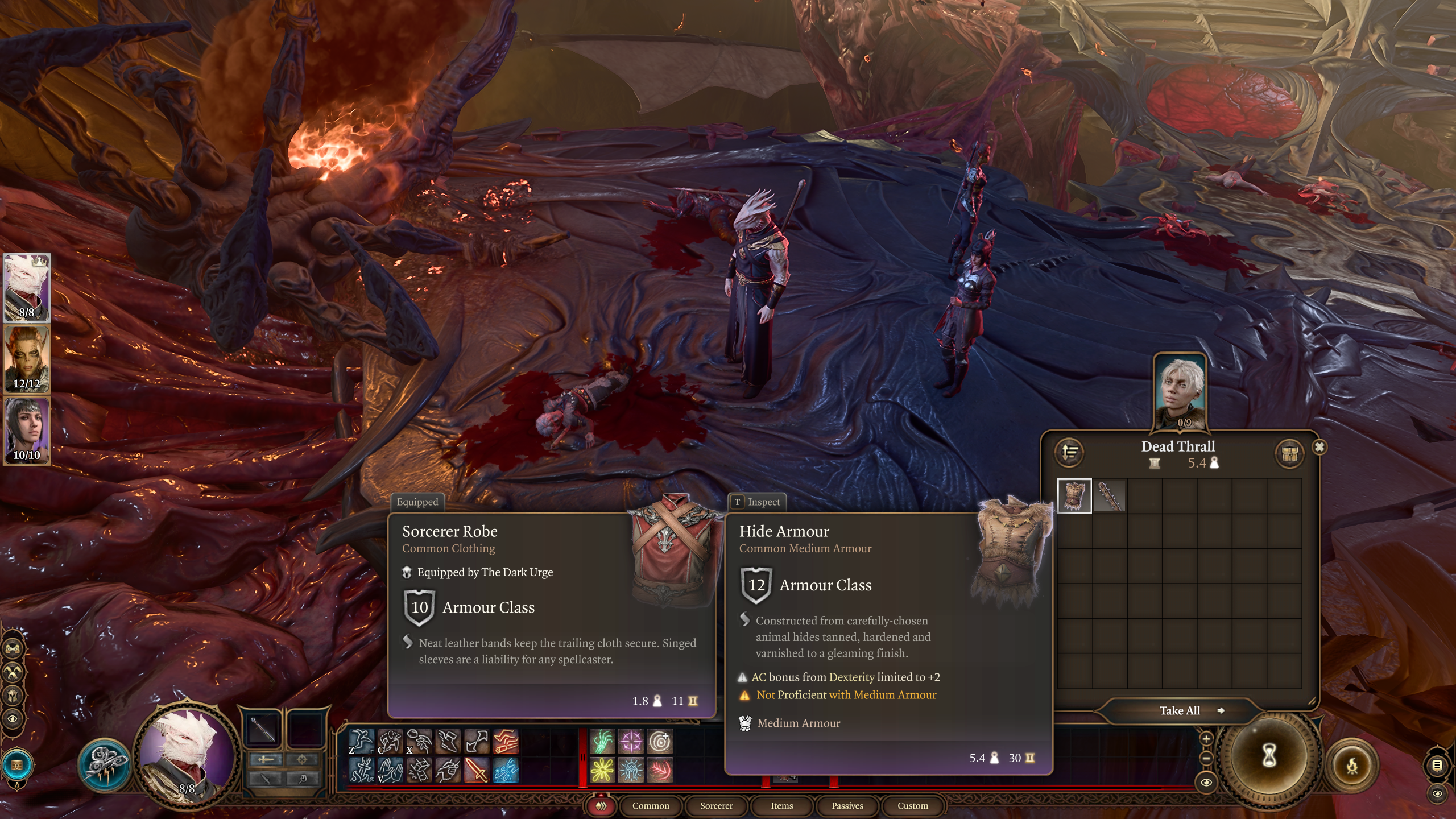The width and height of the screenshot is (1456, 819).
Task: Pick the spiked club from the loot grid
Action: click(1109, 496)
